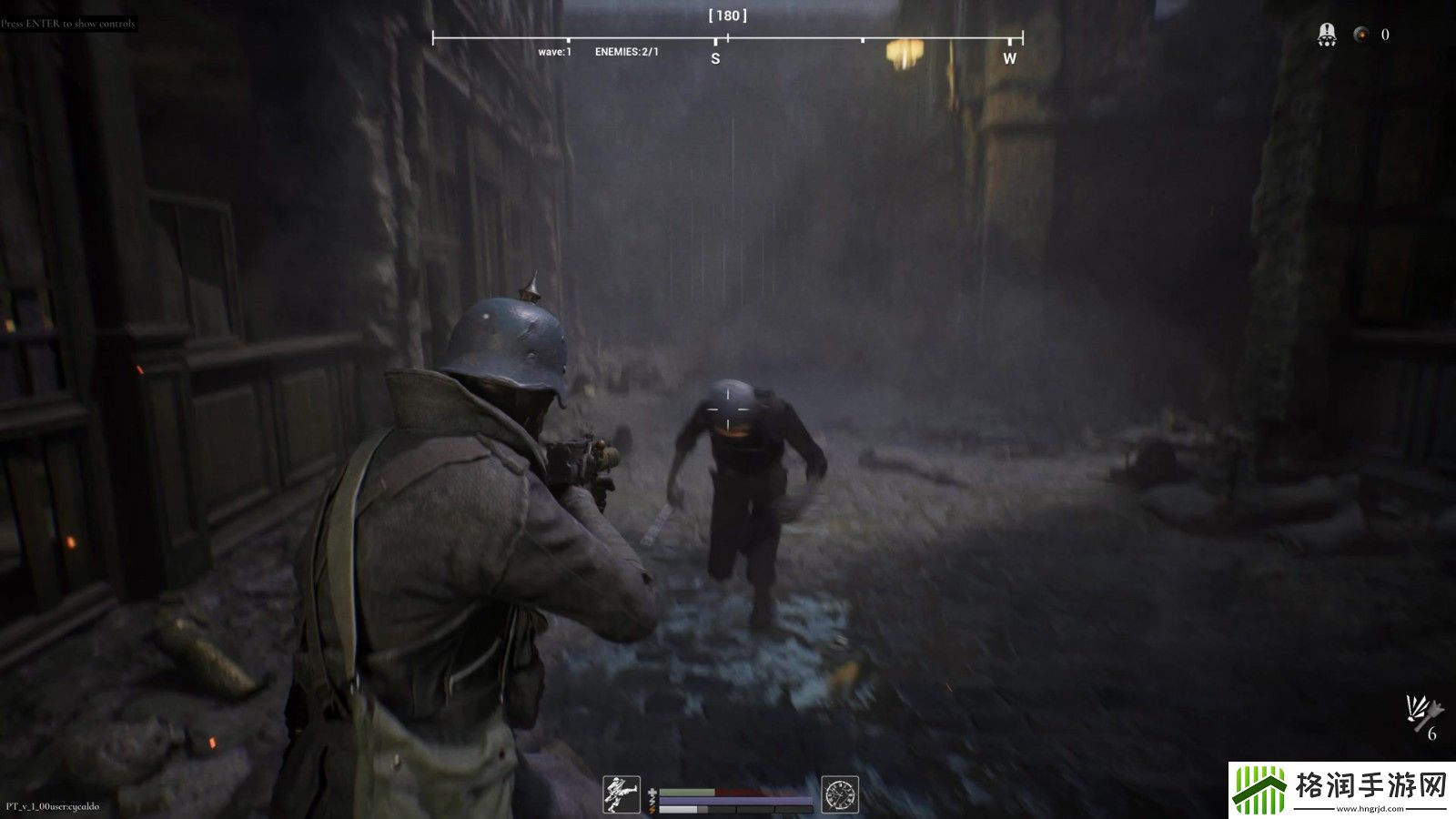Click the compass bar heading strip

click(727, 39)
